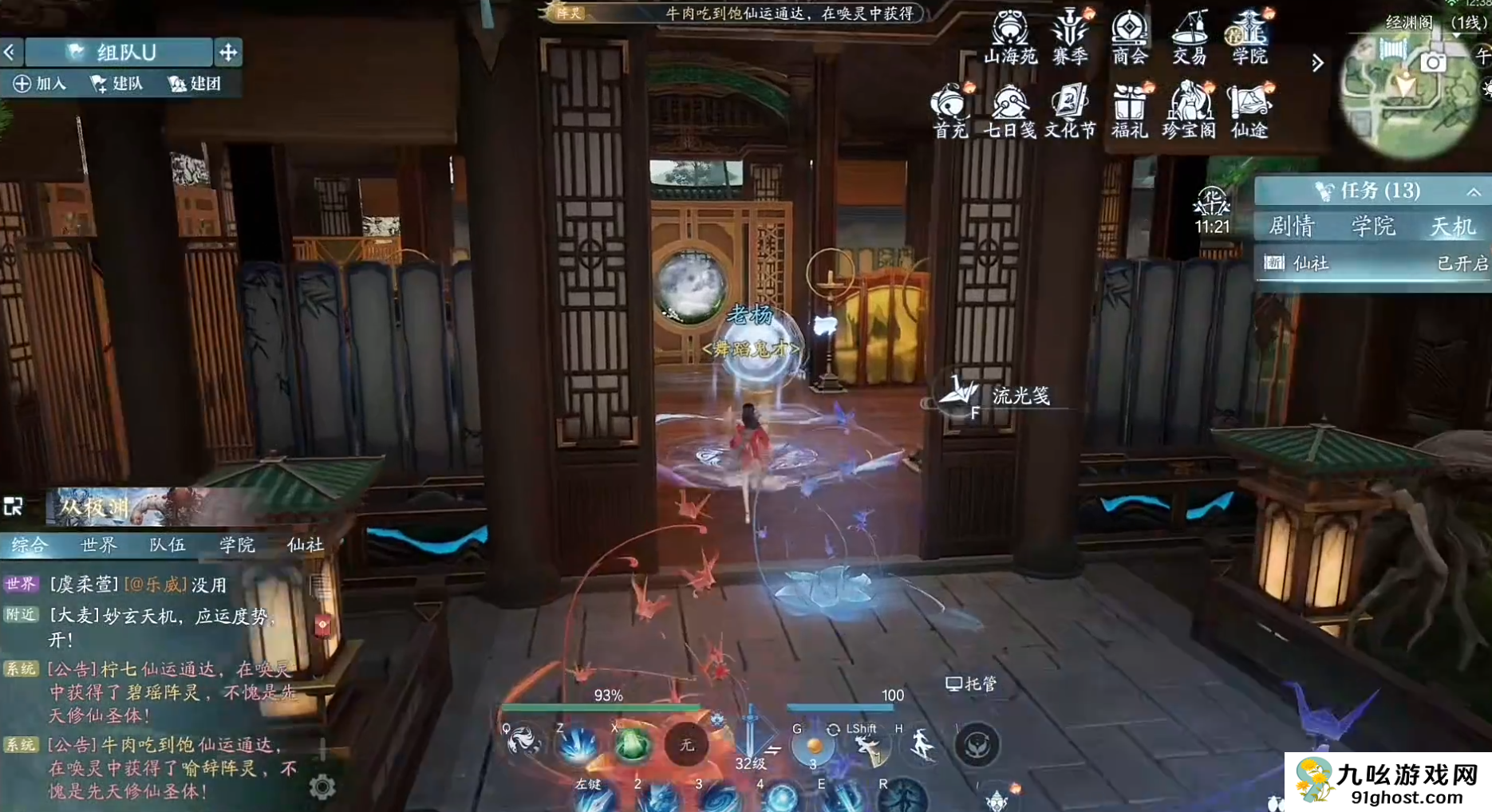Open the 商会 guild shop icon
Screen dimensions: 1492x812
[1129, 35]
